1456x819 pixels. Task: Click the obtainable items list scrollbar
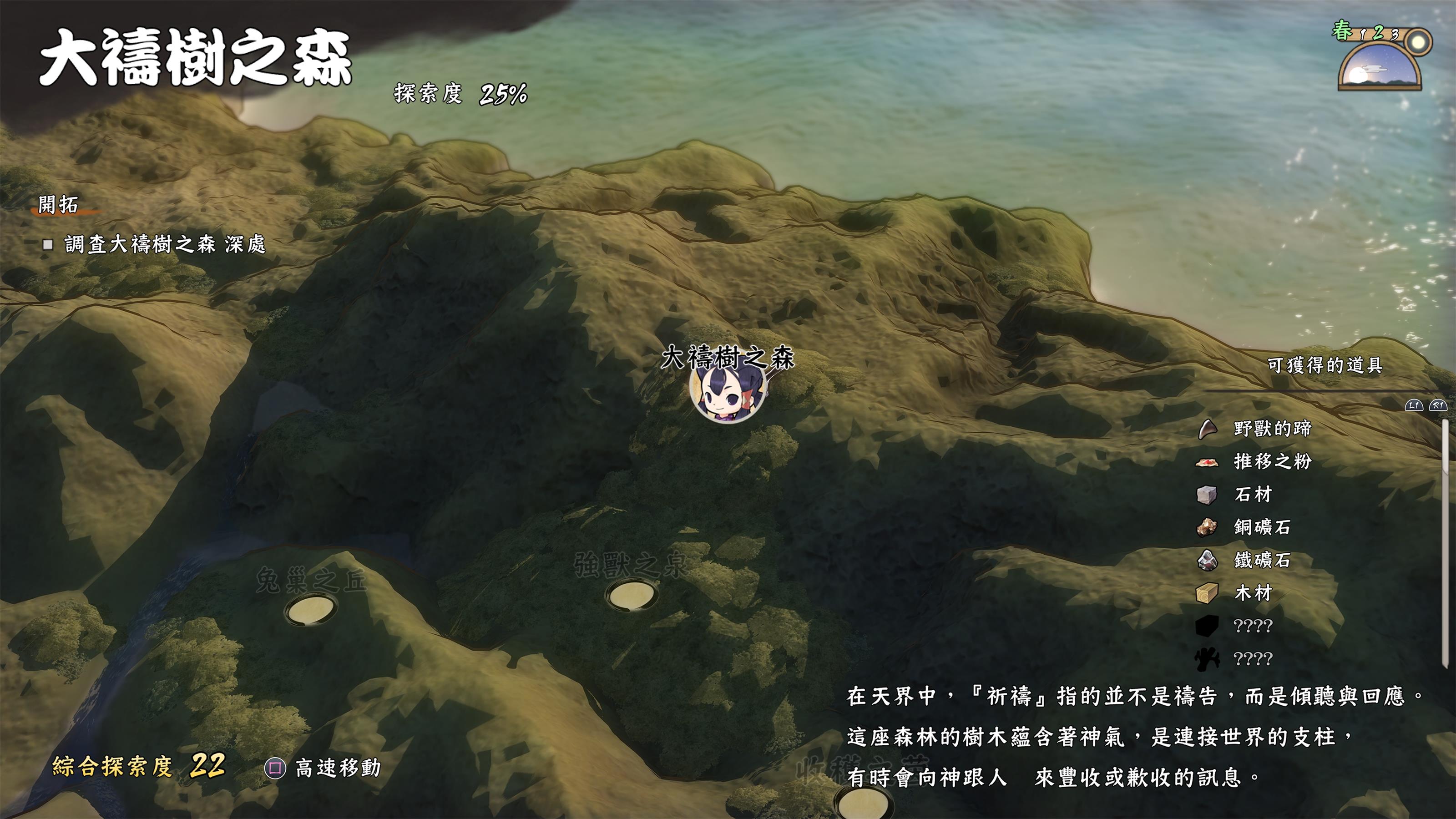(x=1445, y=543)
